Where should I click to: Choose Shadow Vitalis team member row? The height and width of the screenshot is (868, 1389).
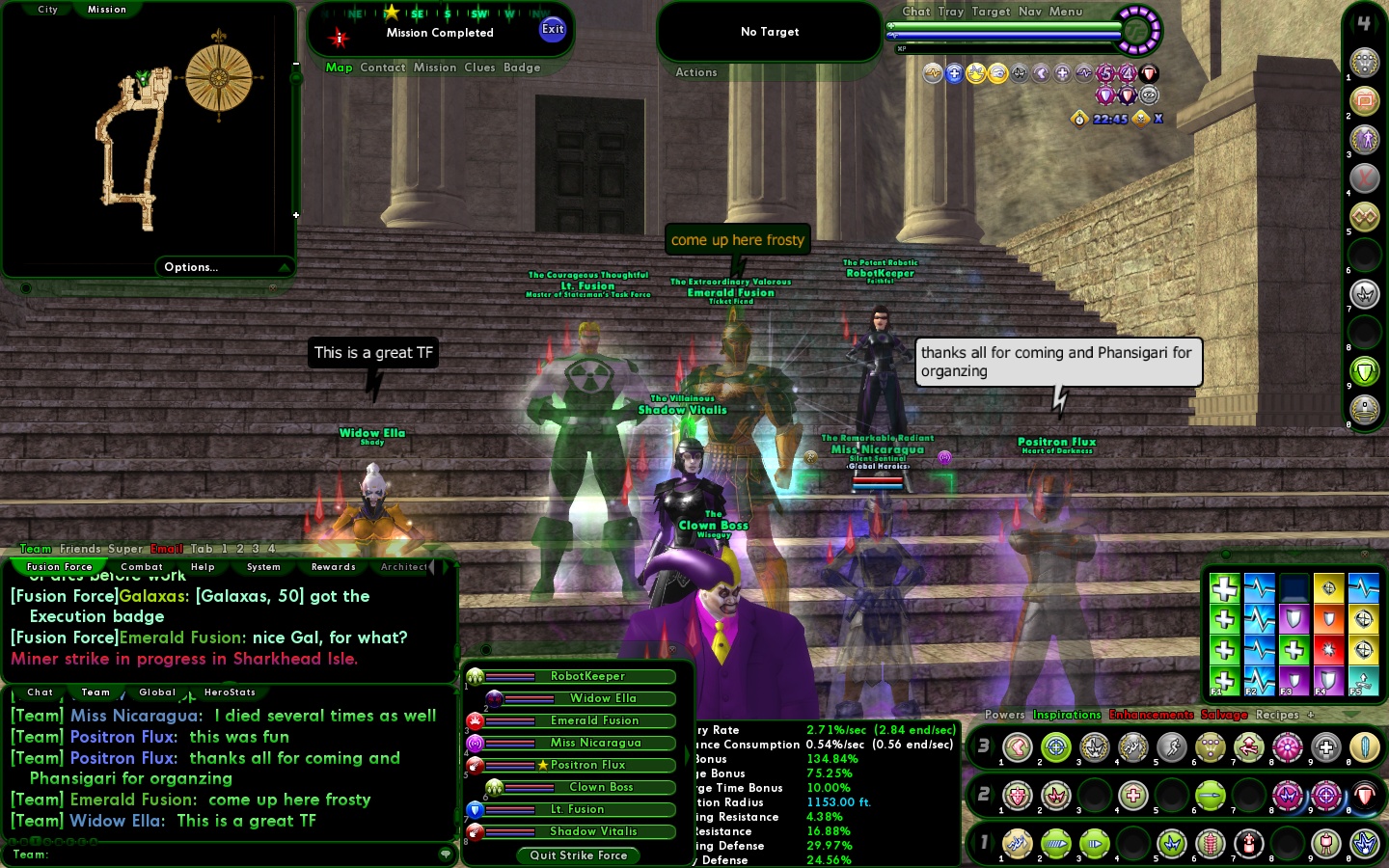[x=593, y=831]
